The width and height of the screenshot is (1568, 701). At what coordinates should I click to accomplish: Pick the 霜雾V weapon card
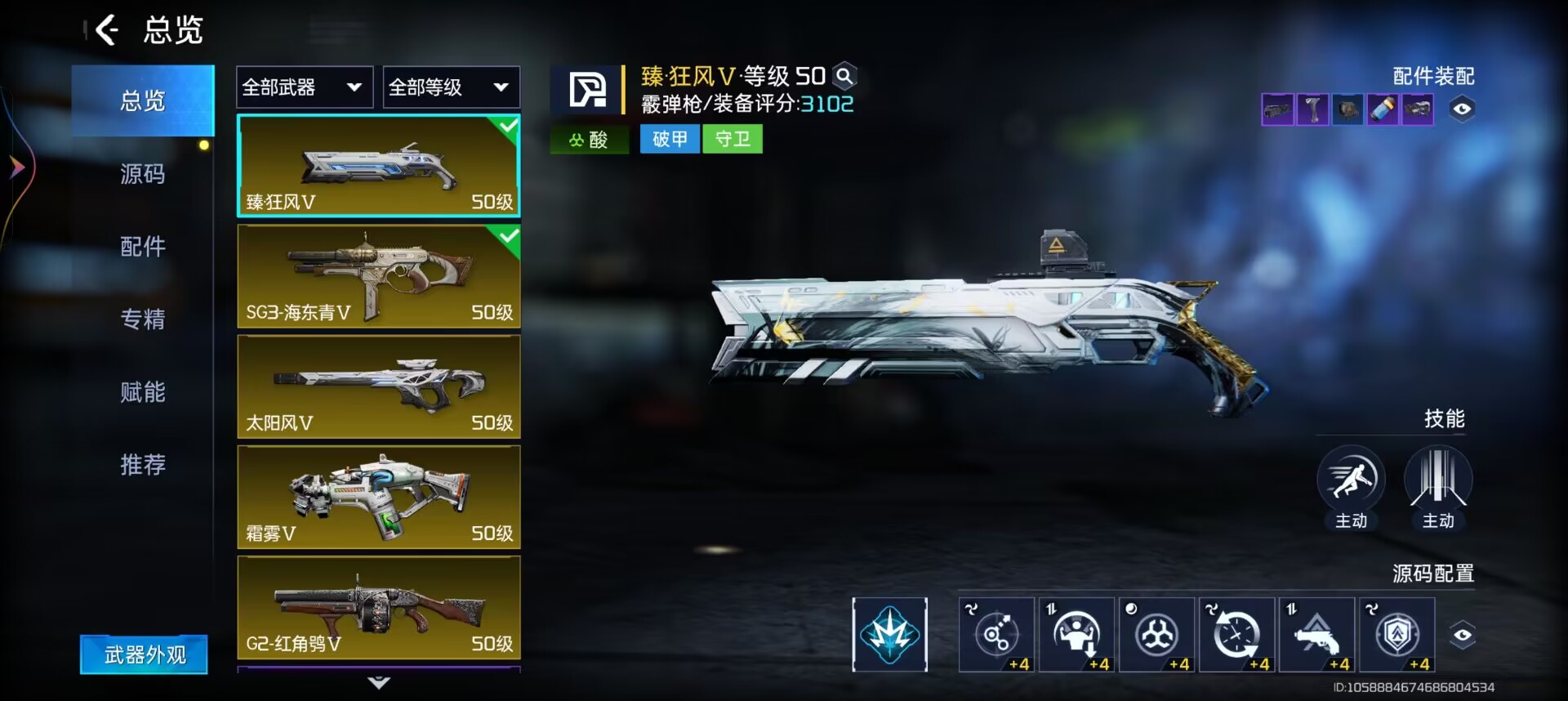coord(379,497)
